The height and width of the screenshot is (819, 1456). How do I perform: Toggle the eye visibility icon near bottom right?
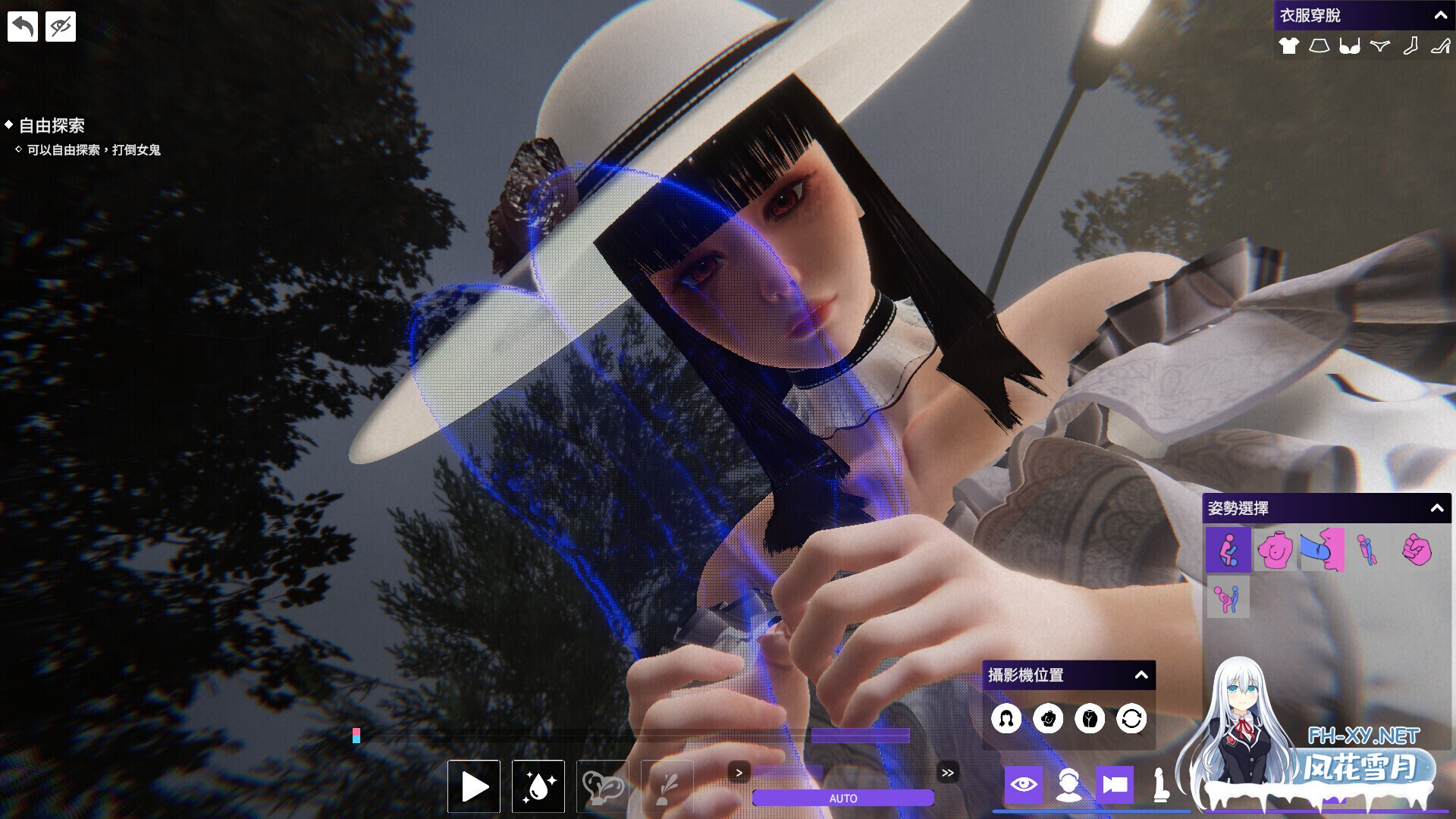tap(1024, 785)
